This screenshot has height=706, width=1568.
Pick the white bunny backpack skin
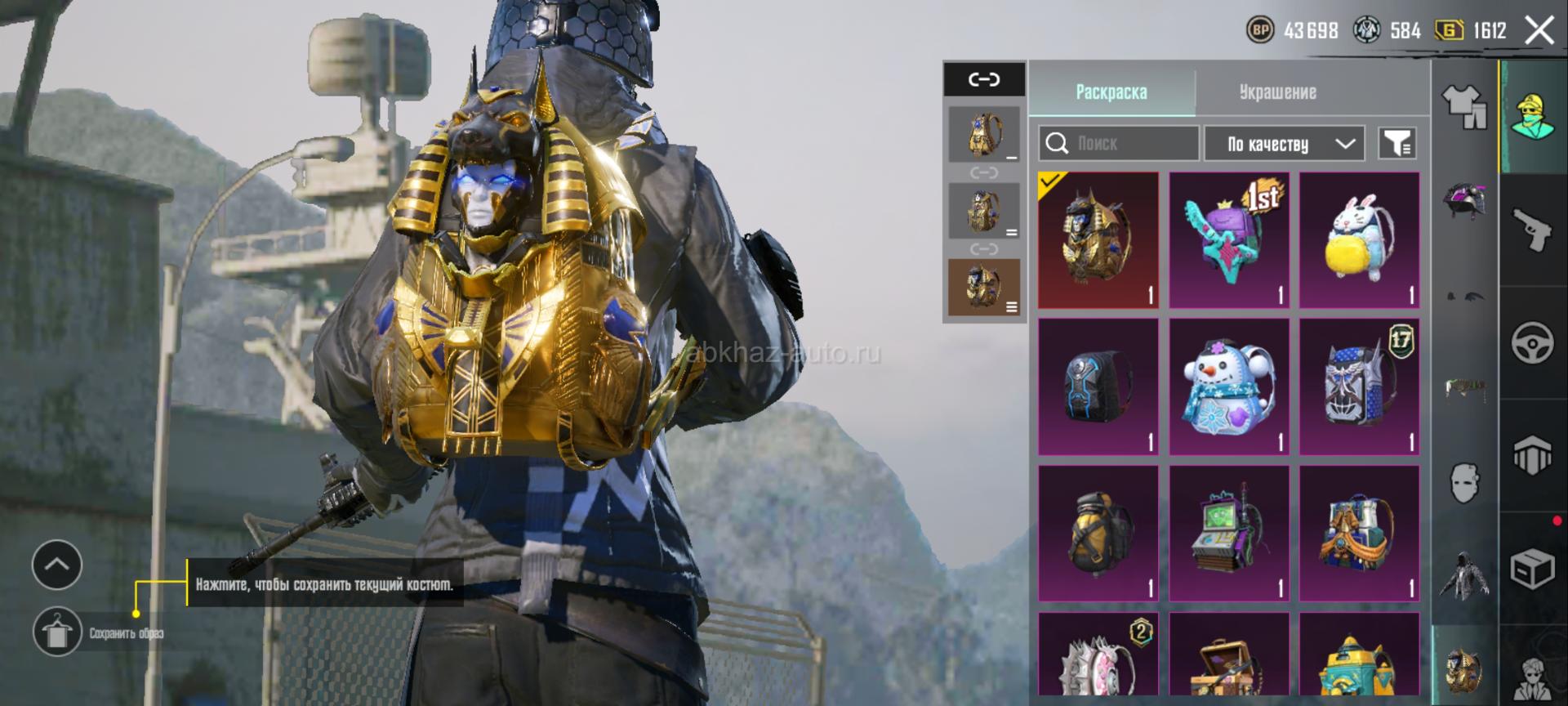[x=1360, y=240]
